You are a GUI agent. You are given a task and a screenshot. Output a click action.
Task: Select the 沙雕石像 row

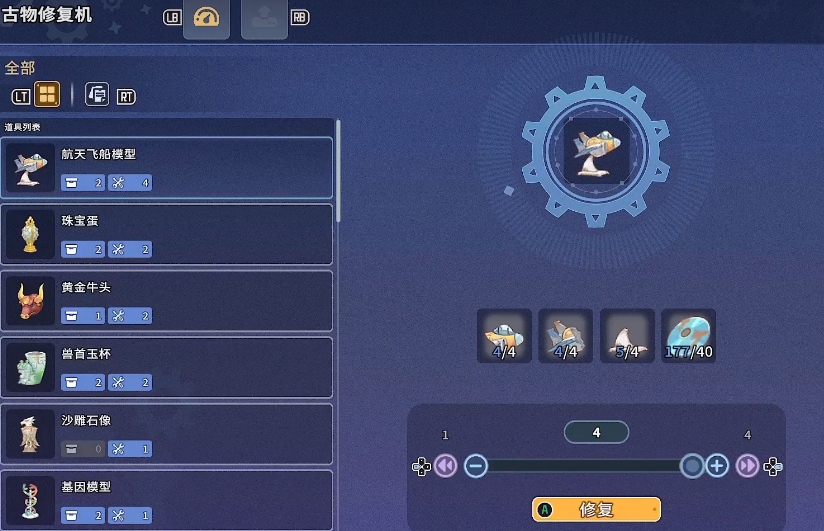(x=166, y=433)
